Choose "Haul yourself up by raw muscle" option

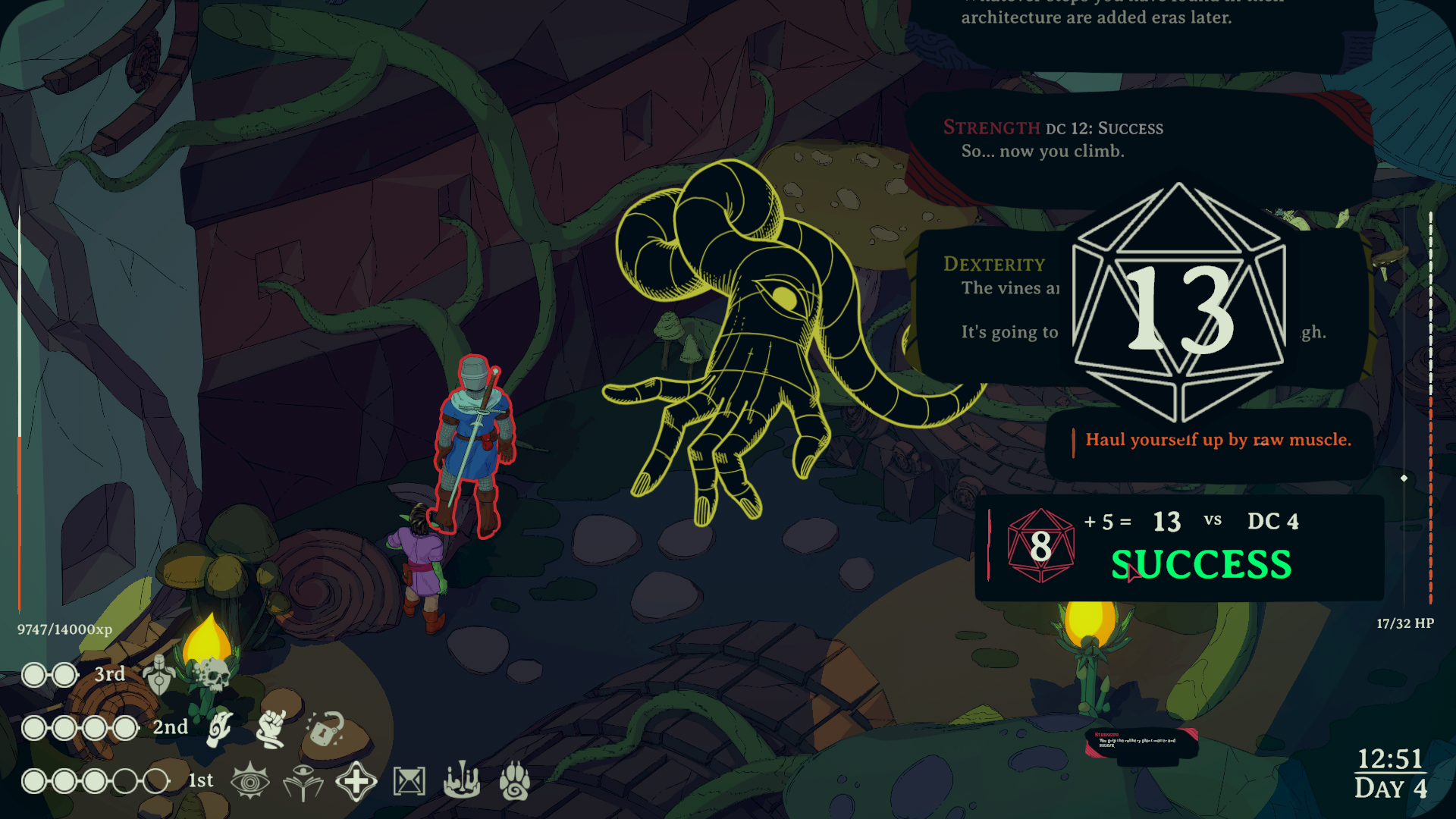1217,441
